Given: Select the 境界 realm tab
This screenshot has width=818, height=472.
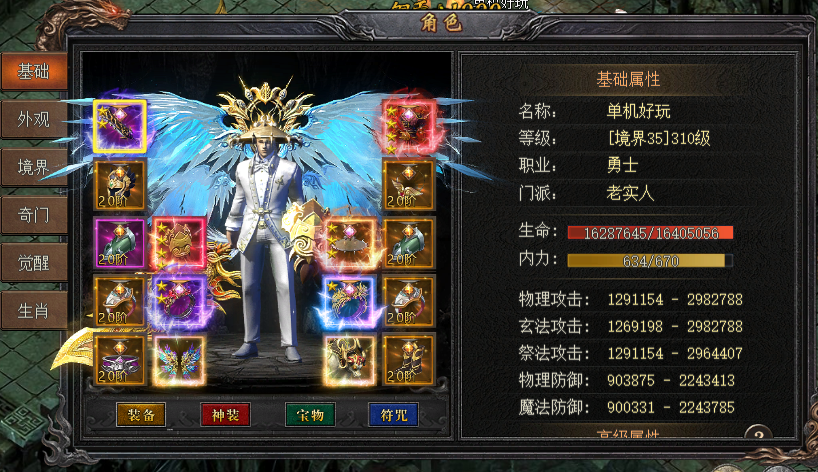Looking at the screenshot, I should [33, 167].
